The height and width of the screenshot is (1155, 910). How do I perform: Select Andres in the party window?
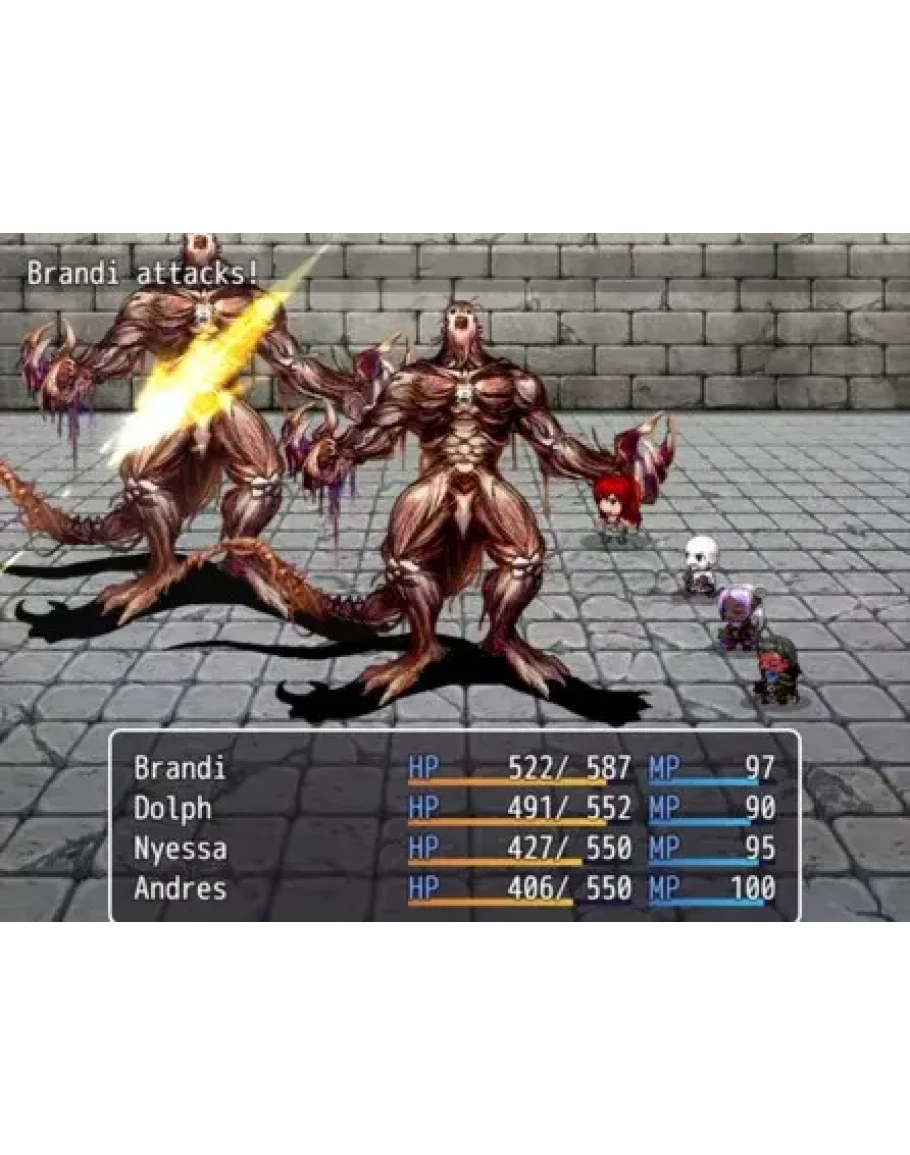180,888
